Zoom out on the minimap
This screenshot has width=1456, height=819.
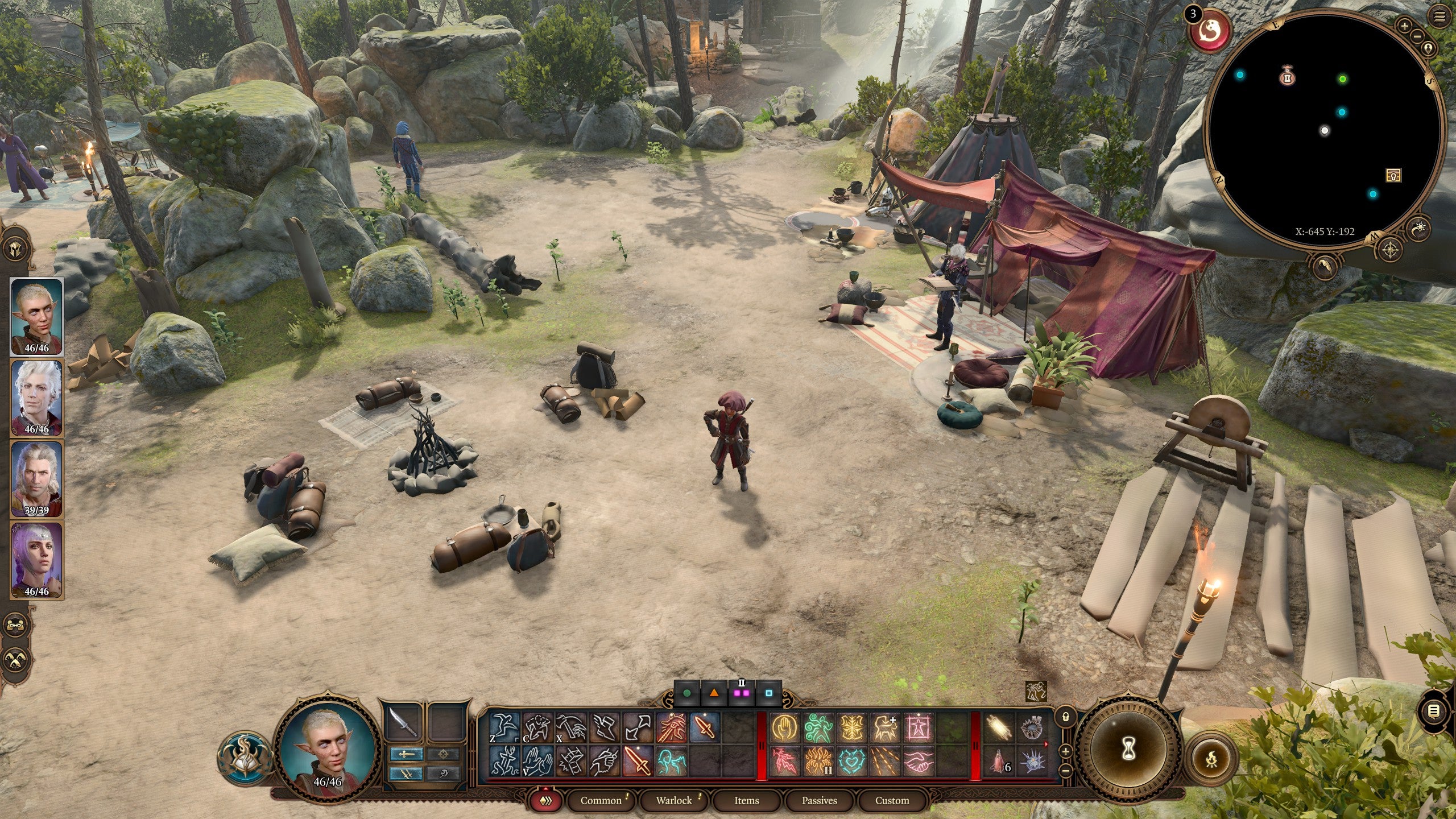1417,36
